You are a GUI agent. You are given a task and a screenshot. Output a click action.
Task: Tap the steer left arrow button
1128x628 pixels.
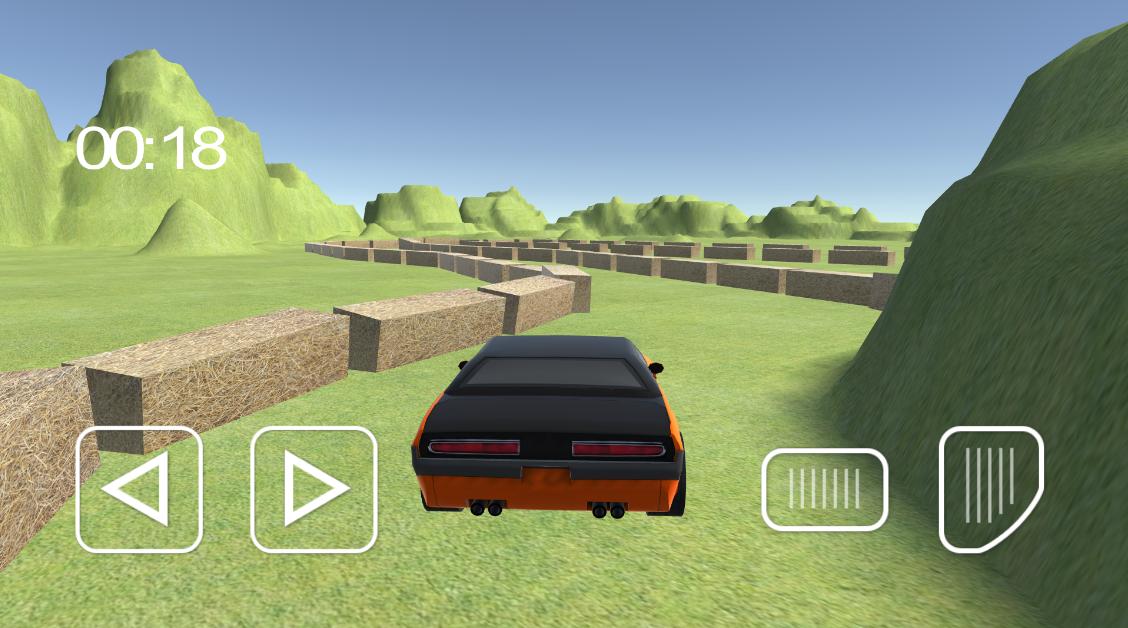click(139, 489)
